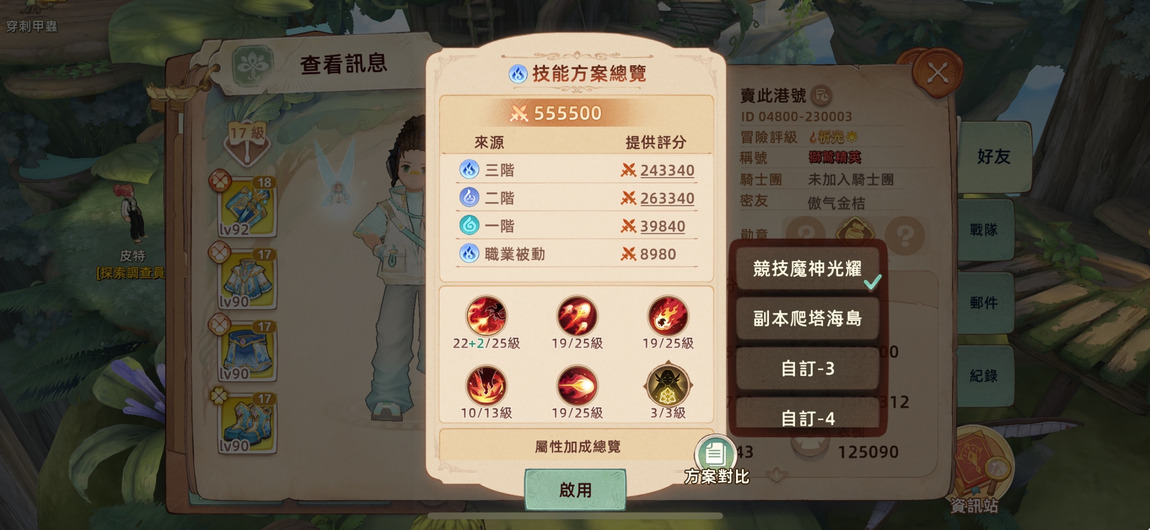Image resolution: width=1150 pixels, height=530 pixels.
Task: Open the 方案對比 plan comparison
Action: [715, 458]
